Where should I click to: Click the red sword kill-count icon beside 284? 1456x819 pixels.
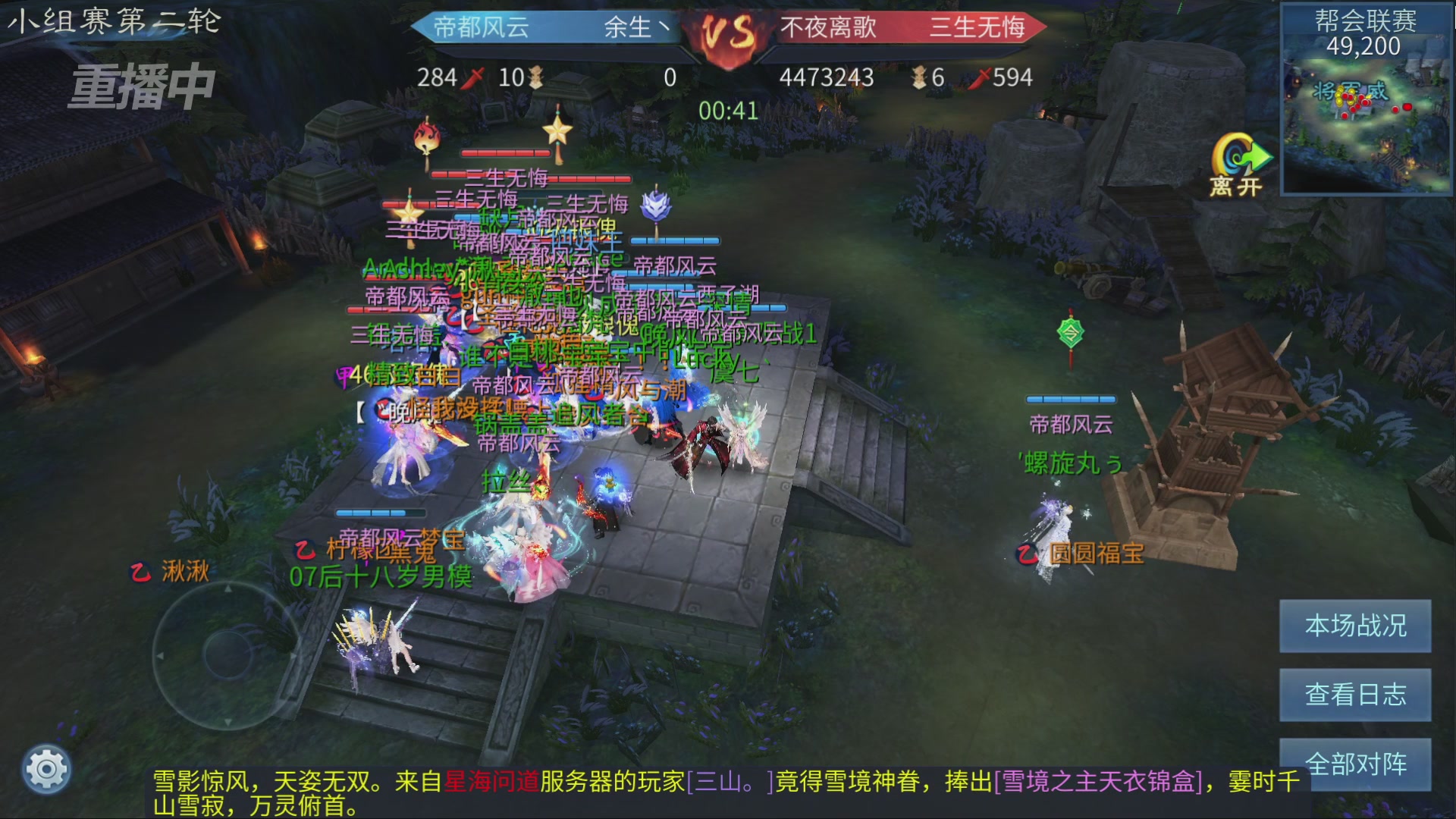(472, 78)
